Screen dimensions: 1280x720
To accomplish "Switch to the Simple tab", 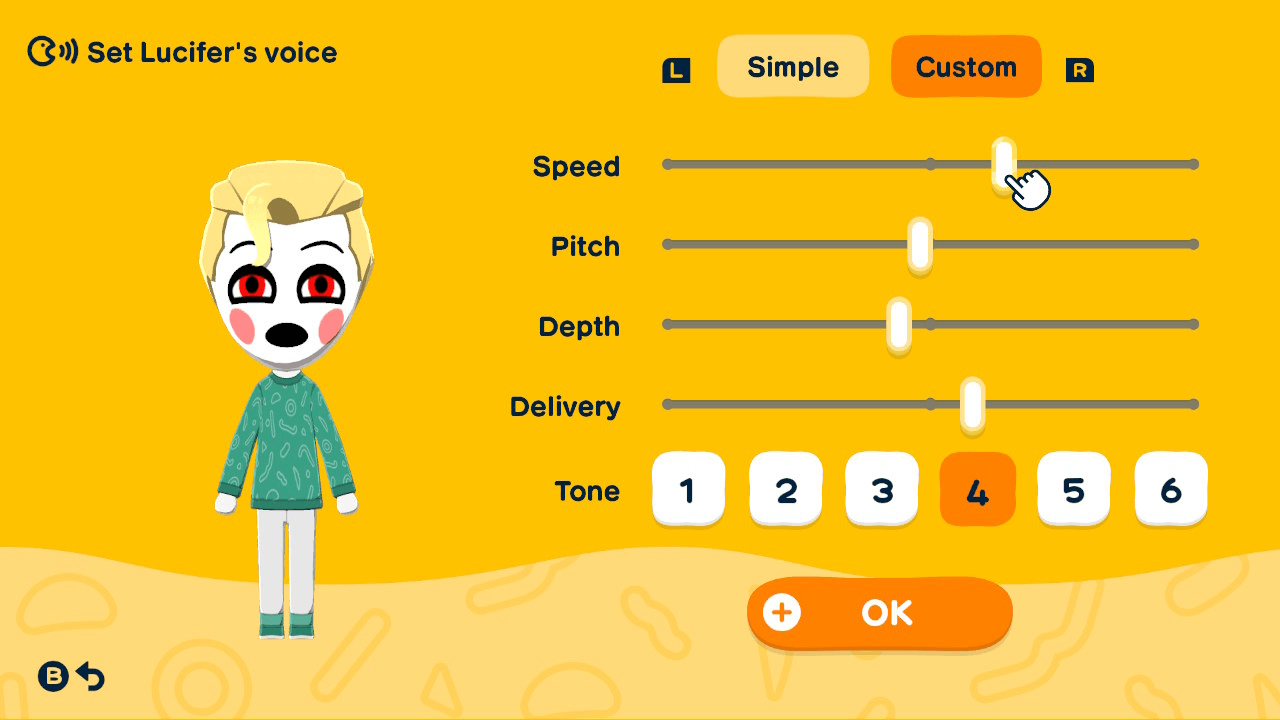I will pyautogui.click(x=793, y=66).
